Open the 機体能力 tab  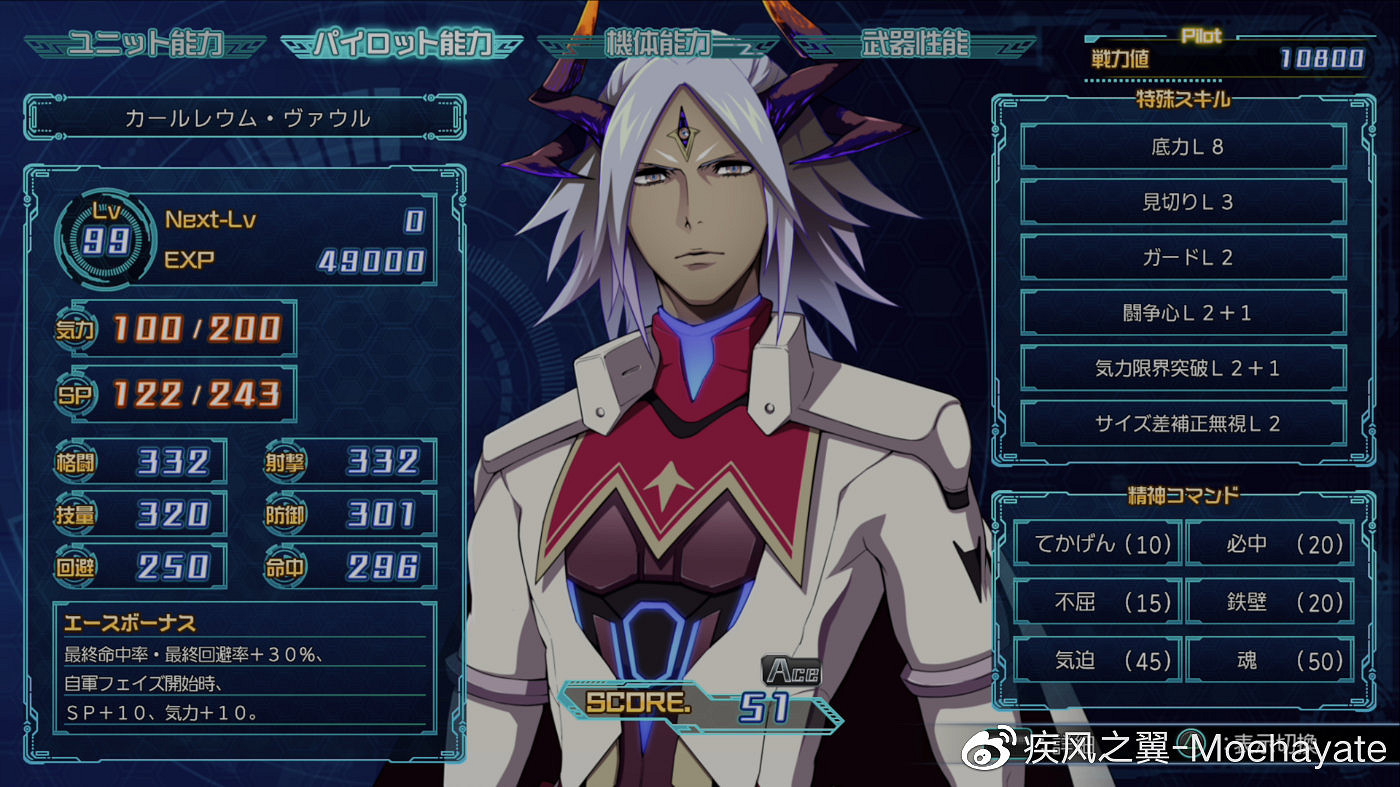tap(657, 44)
